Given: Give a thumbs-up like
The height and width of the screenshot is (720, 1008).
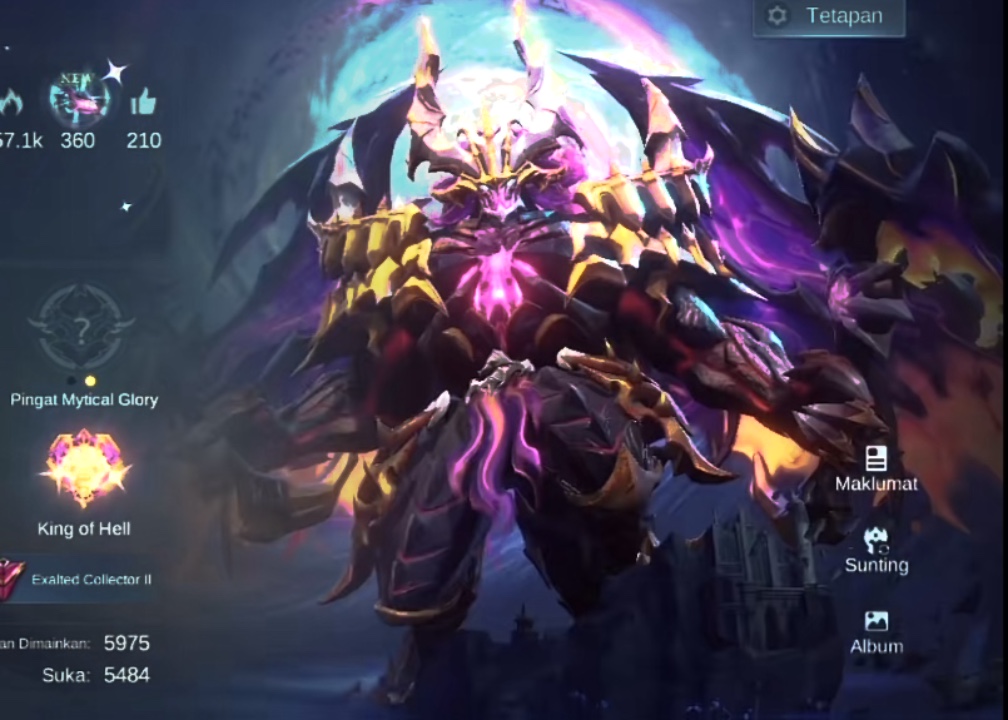Looking at the screenshot, I should coord(143,102).
